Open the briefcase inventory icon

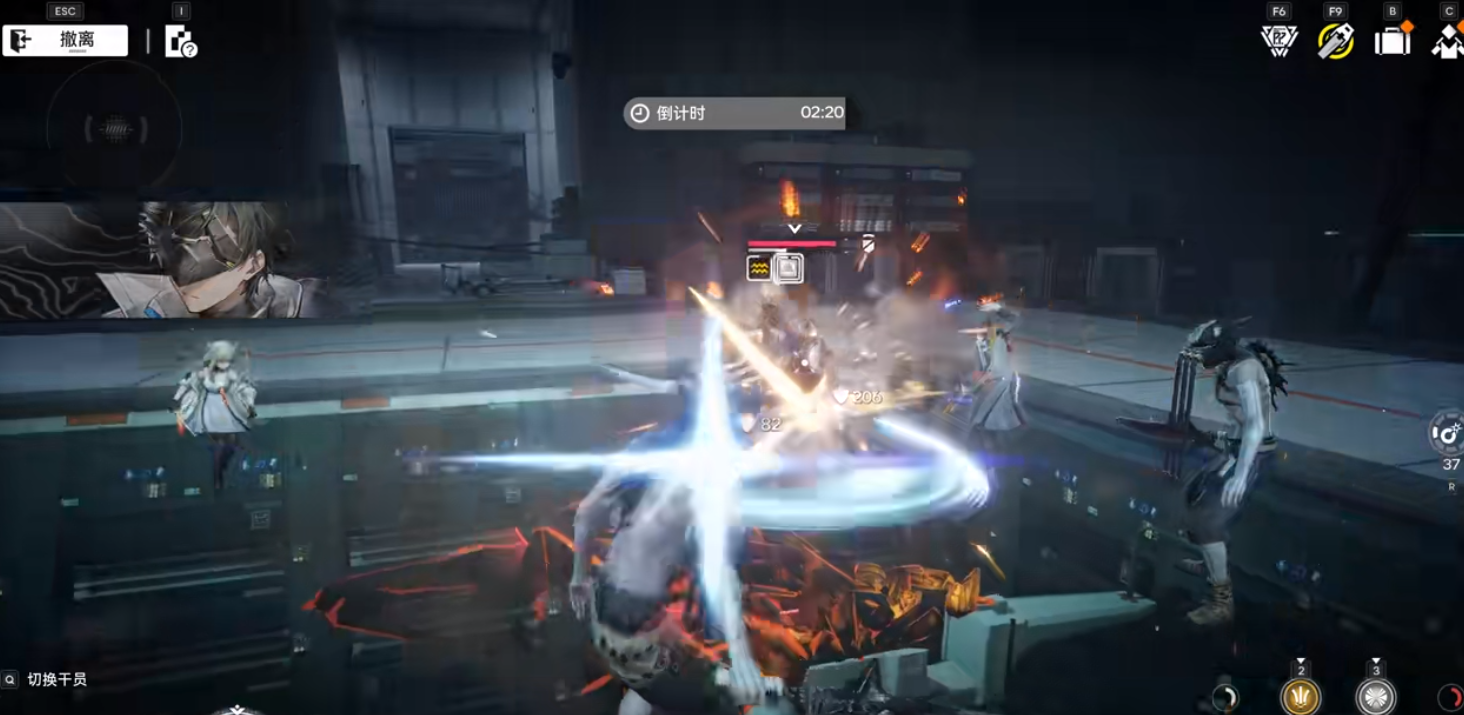click(x=1392, y=41)
